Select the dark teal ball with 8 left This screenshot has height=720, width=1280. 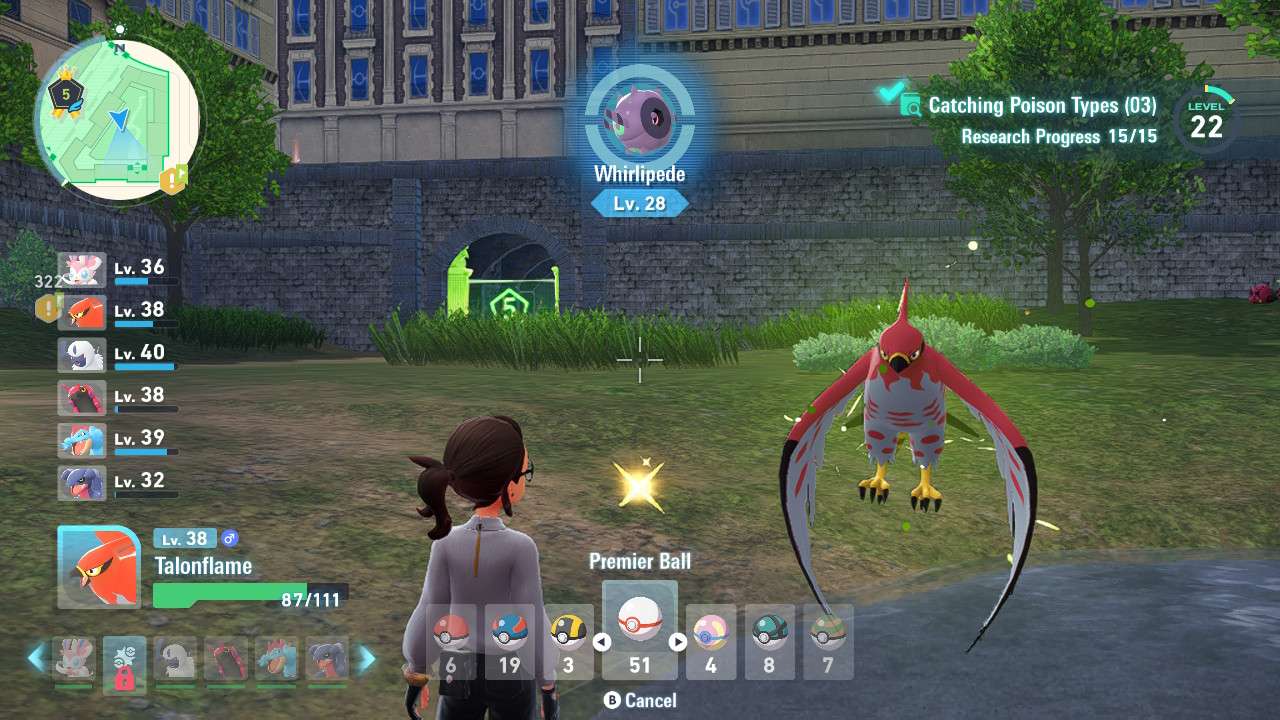pyautogui.click(x=769, y=641)
